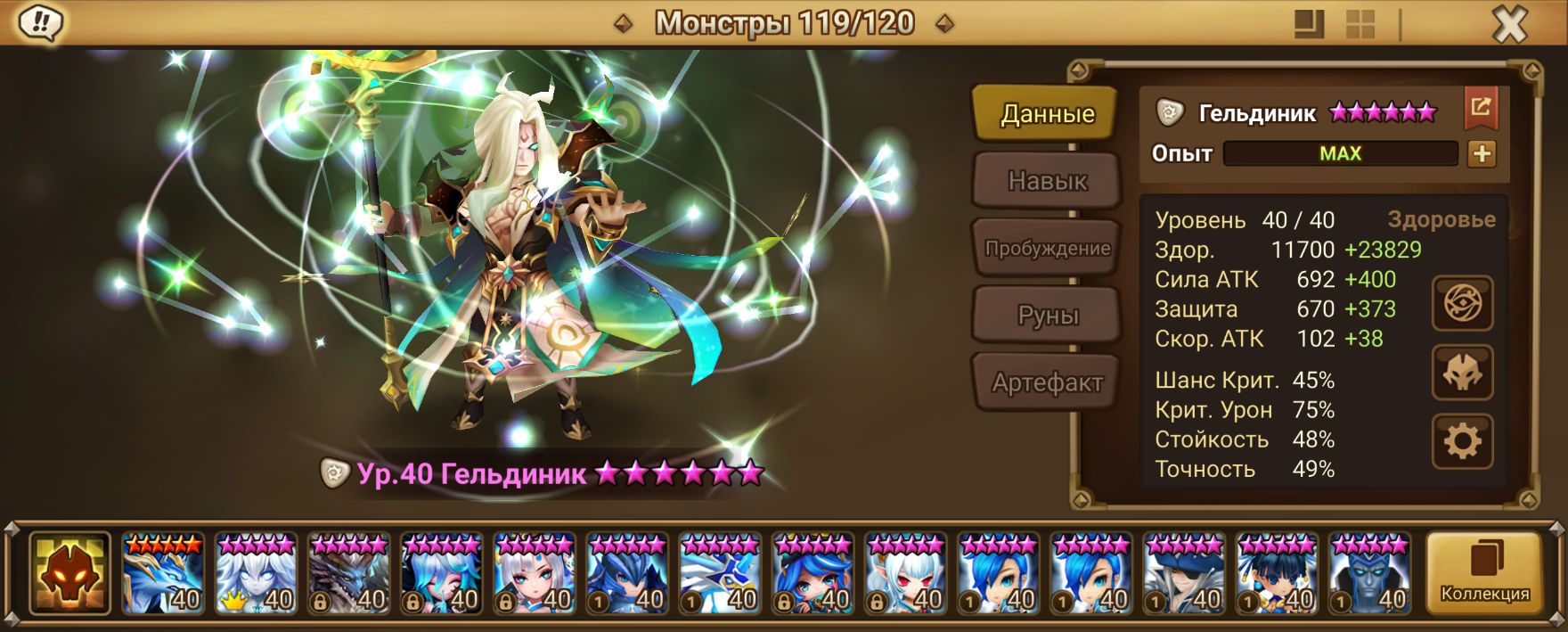This screenshot has height=632, width=1568.
Task: Open the Коллекция button
Action: pos(1484,575)
